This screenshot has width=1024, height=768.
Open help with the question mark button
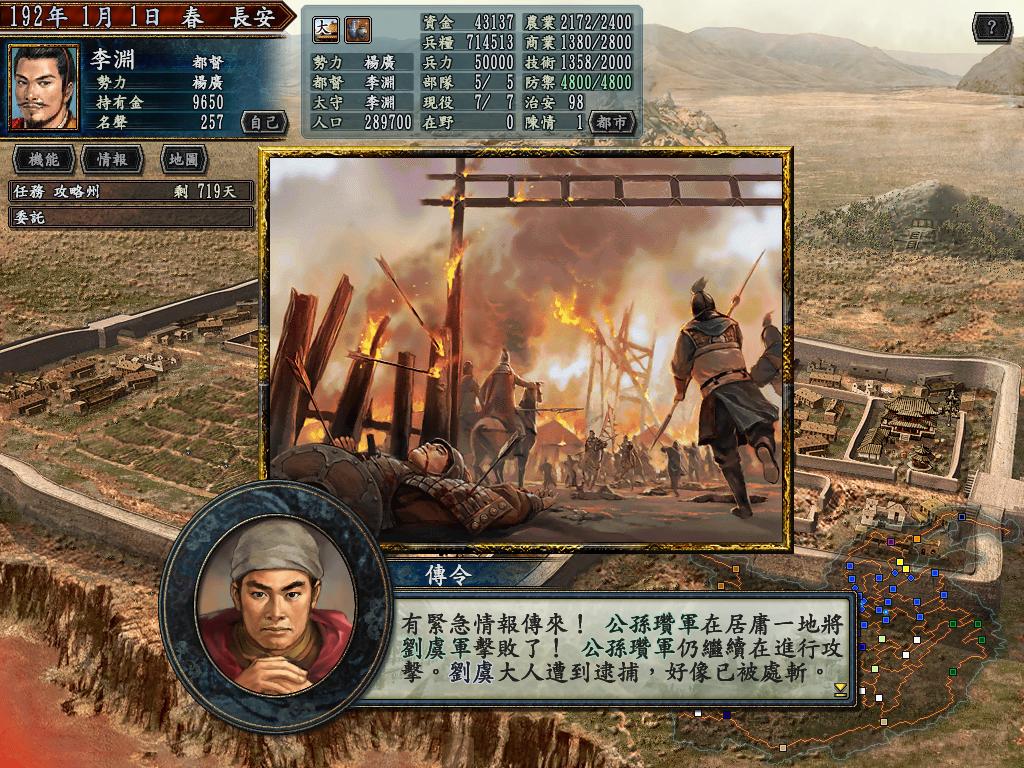tap(991, 27)
